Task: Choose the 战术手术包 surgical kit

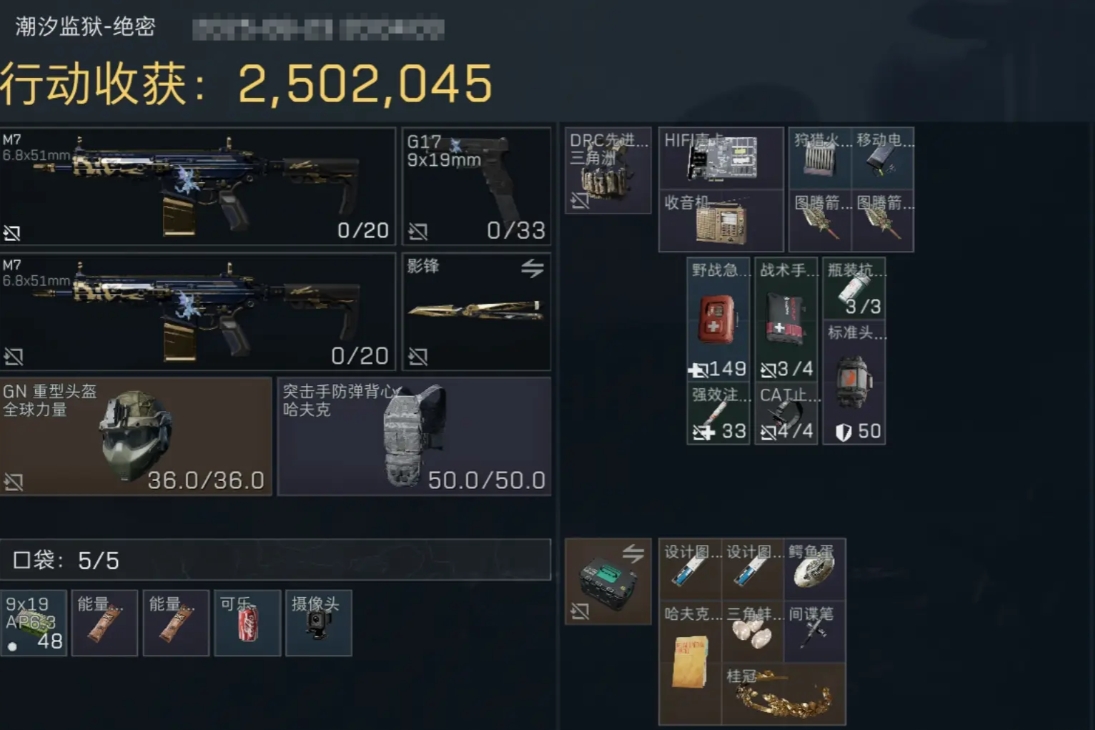Action: (785, 320)
